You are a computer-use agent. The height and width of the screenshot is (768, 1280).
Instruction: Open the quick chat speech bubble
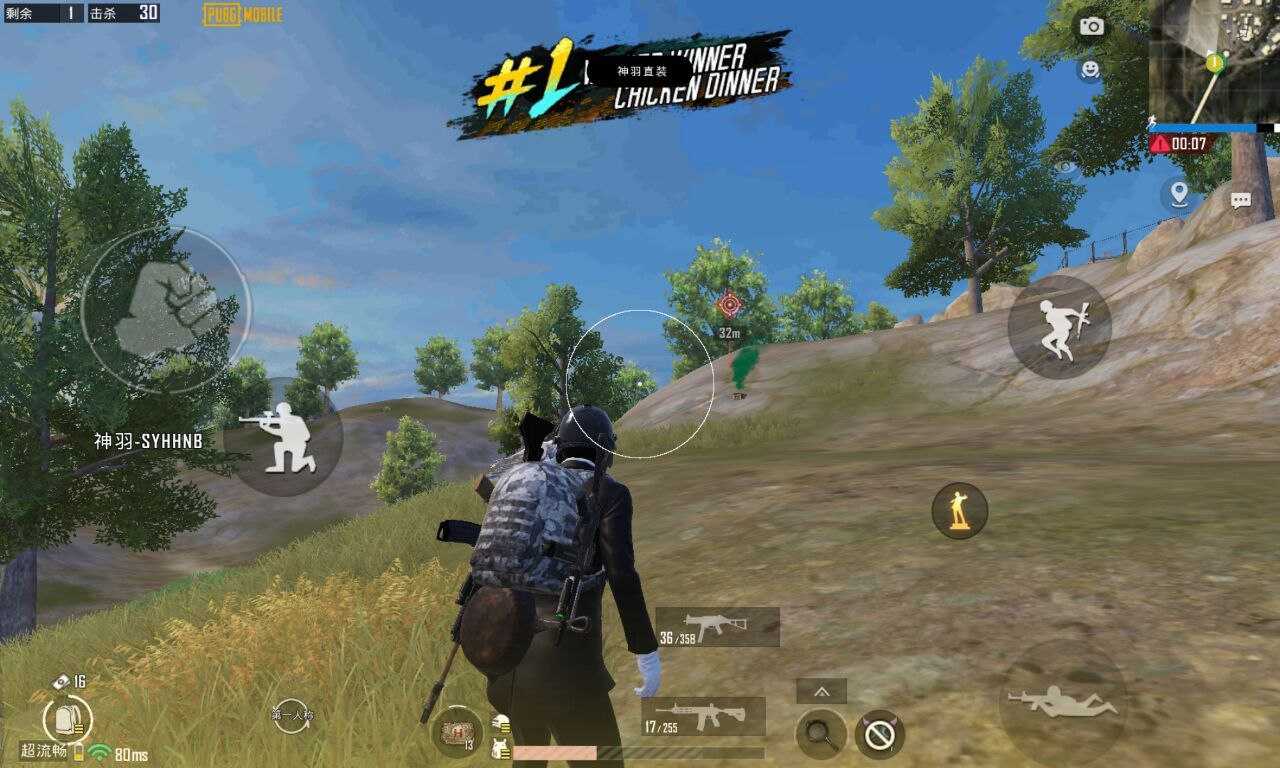point(1241,200)
